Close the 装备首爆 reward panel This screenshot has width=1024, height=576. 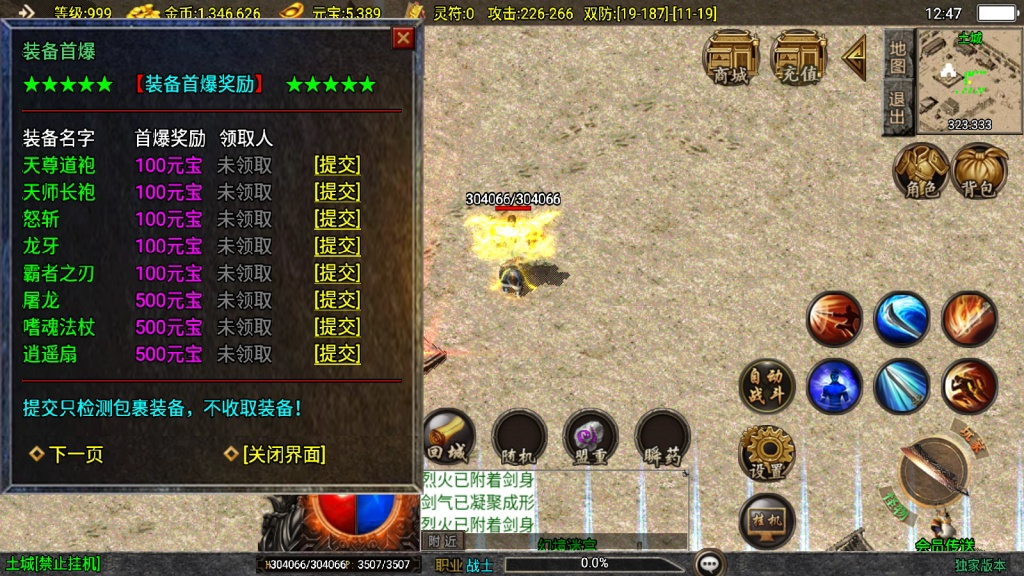click(x=403, y=38)
